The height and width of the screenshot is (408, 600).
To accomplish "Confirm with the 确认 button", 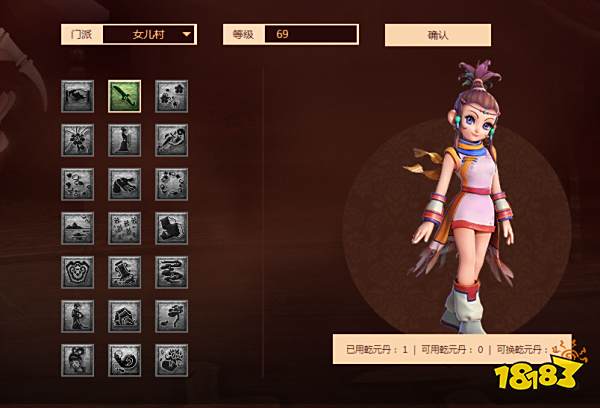I will [437, 35].
